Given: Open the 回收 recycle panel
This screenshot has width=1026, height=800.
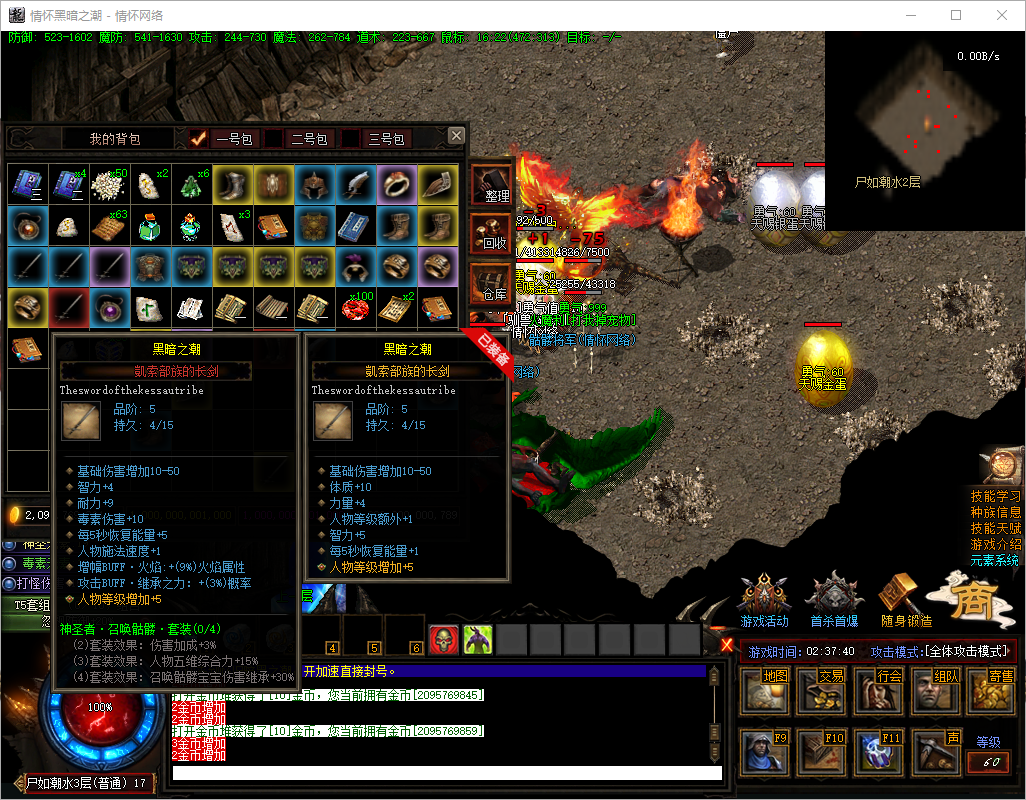Looking at the screenshot, I should pyautogui.click(x=491, y=235).
